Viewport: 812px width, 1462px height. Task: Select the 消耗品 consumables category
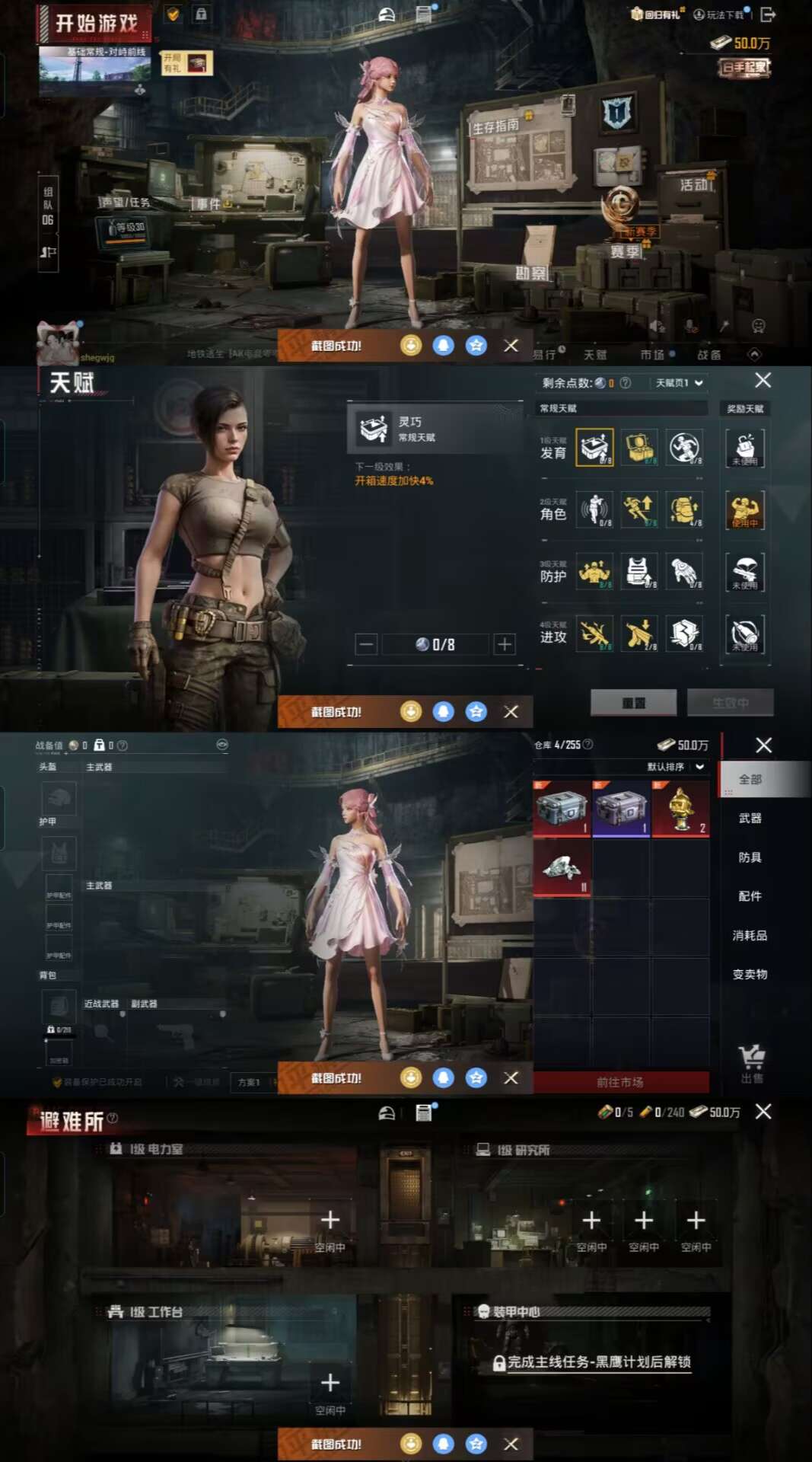[750, 935]
